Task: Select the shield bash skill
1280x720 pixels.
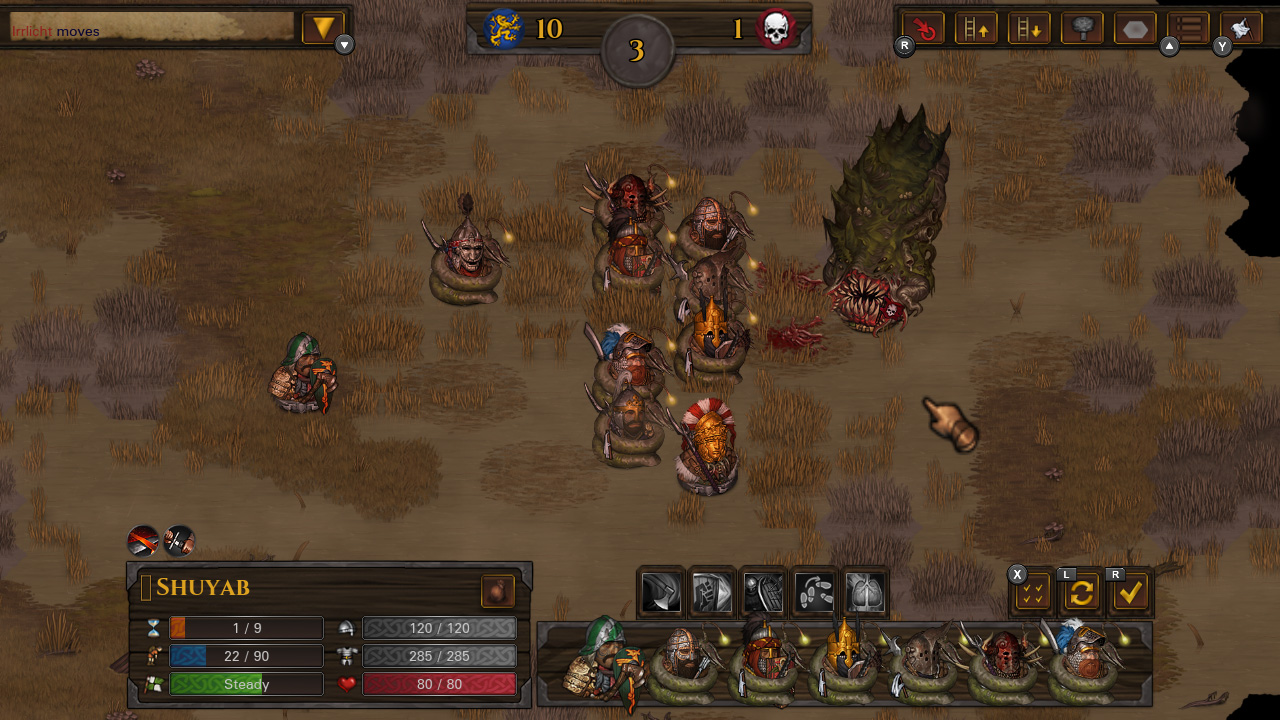Action: (x=762, y=592)
